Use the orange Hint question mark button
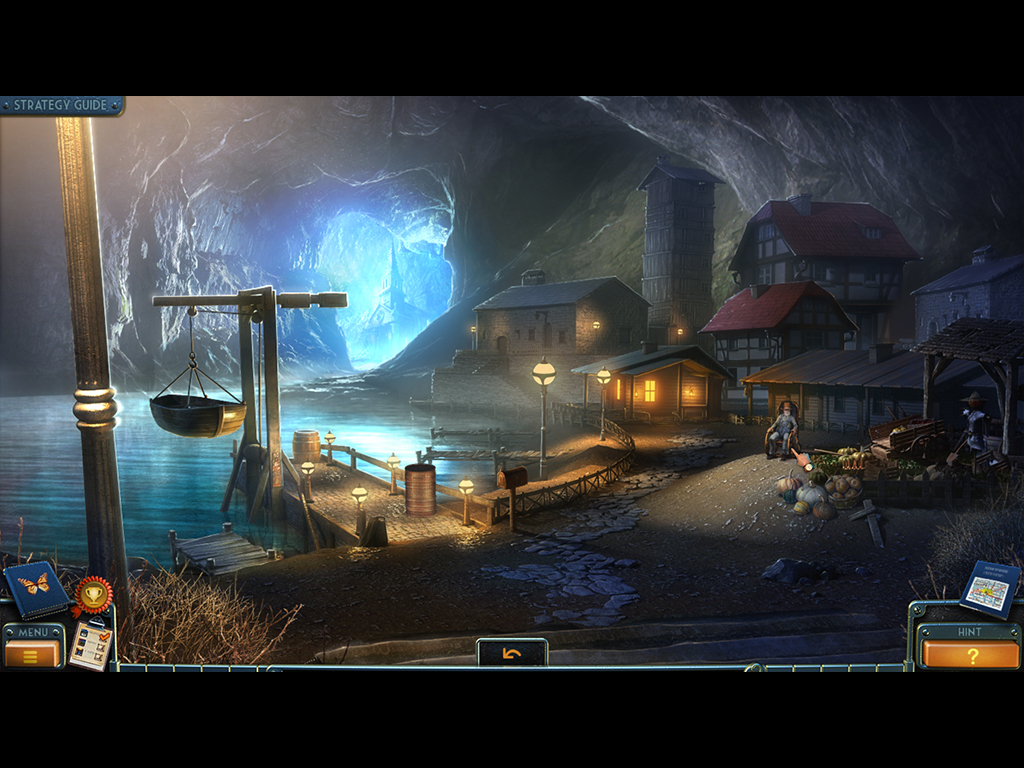Viewport: 1024px width, 768px height. (x=970, y=655)
